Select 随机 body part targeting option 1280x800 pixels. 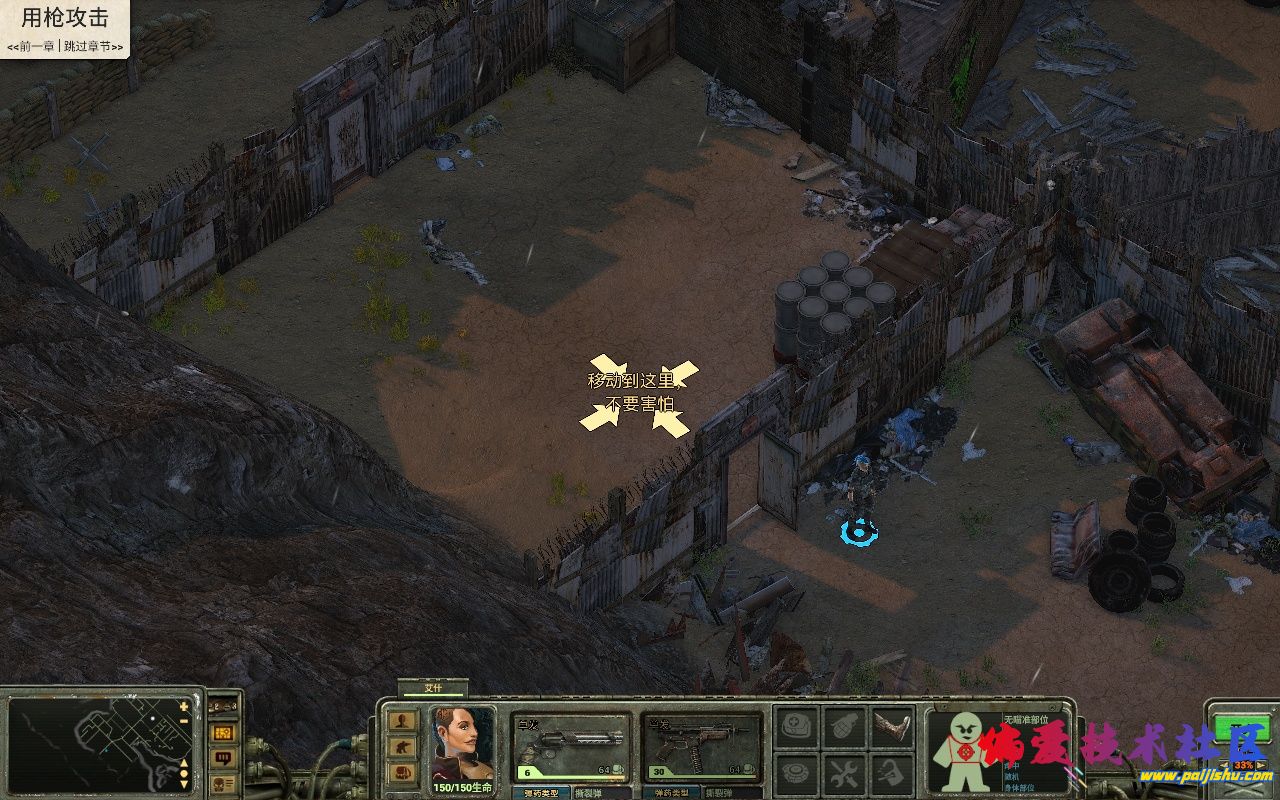tap(1012, 777)
